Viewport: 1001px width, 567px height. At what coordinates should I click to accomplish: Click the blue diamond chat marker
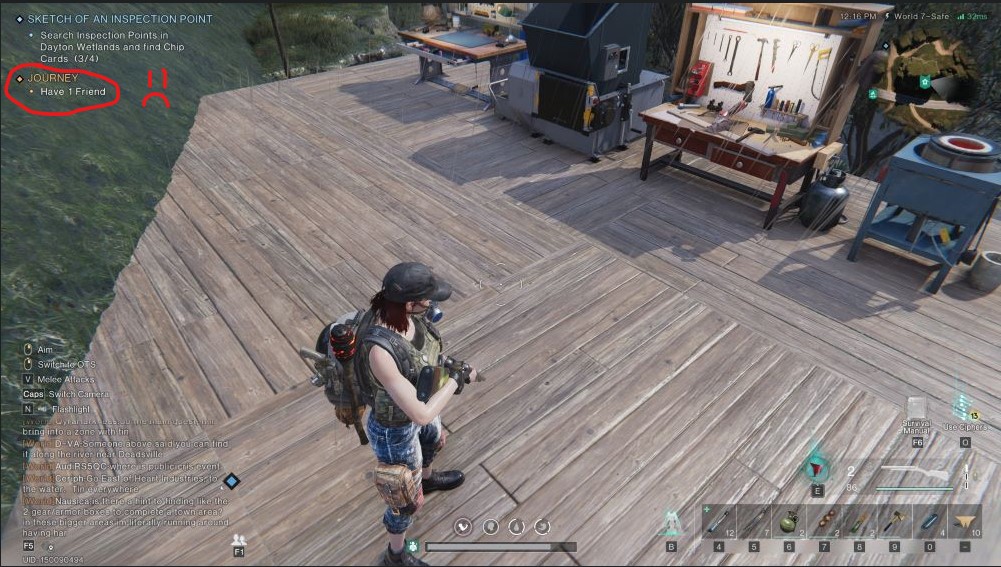(231, 482)
